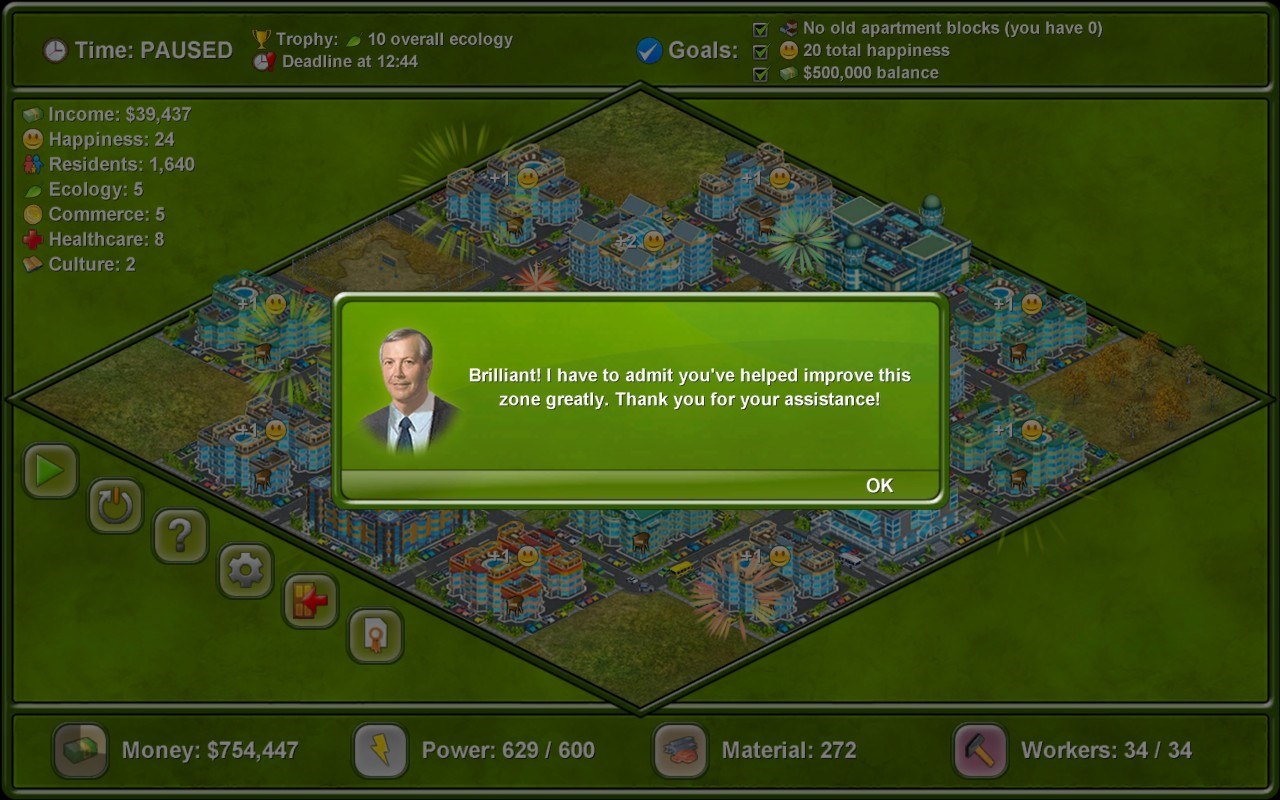Click the Ecology leaf icon
Screen dimensions: 1280x800
click(x=31, y=189)
